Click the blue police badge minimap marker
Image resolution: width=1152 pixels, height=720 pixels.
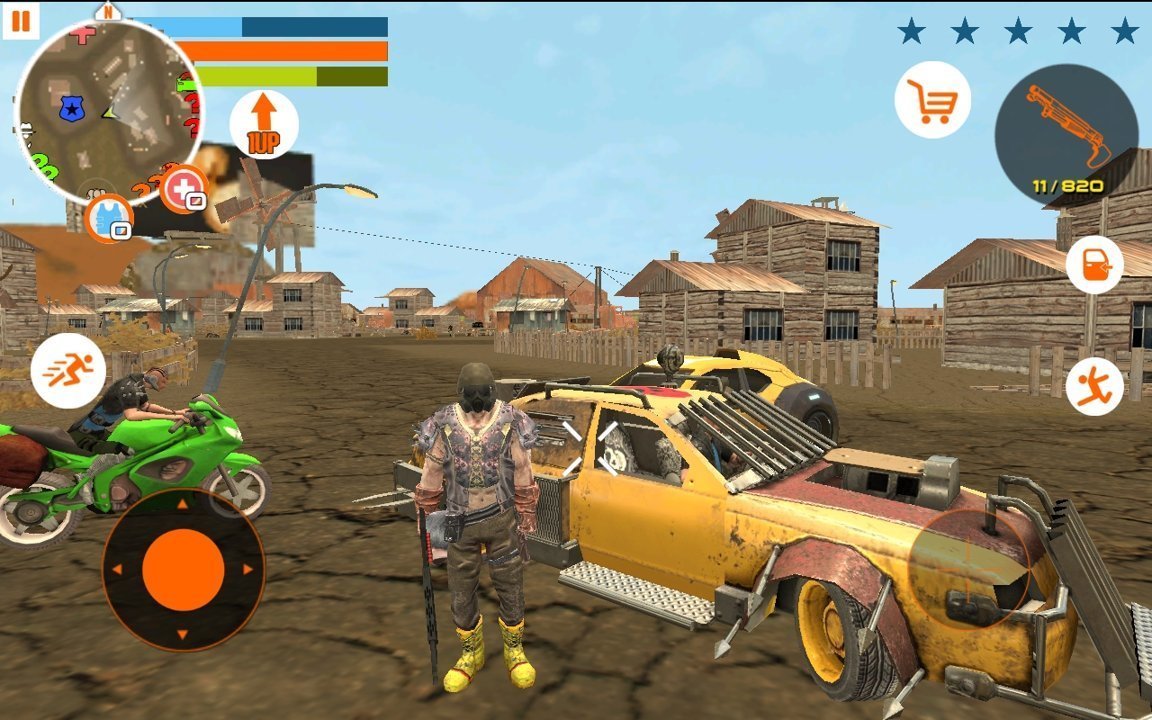tap(71, 108)
